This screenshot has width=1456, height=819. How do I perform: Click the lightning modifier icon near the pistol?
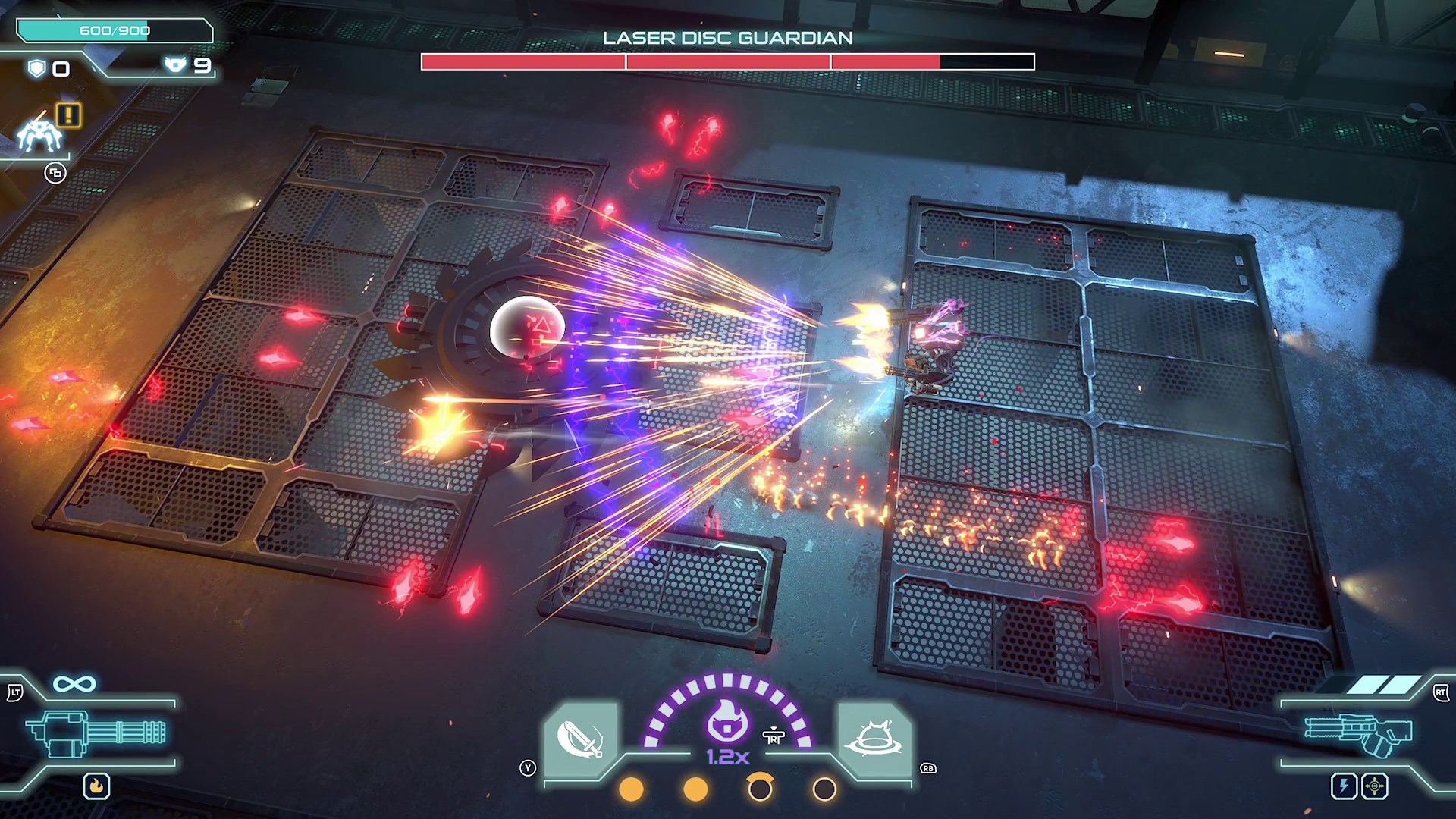tap(1344, 786)
